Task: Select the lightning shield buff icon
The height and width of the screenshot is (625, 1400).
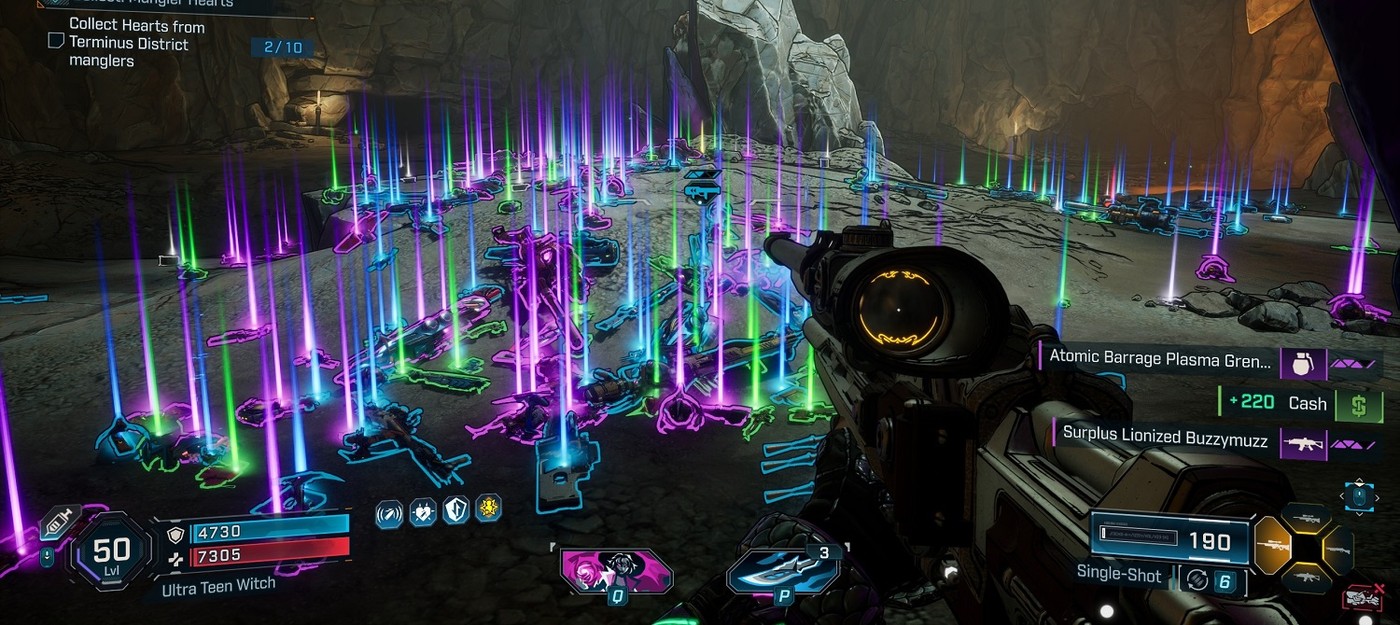Action: pos(456,512)
